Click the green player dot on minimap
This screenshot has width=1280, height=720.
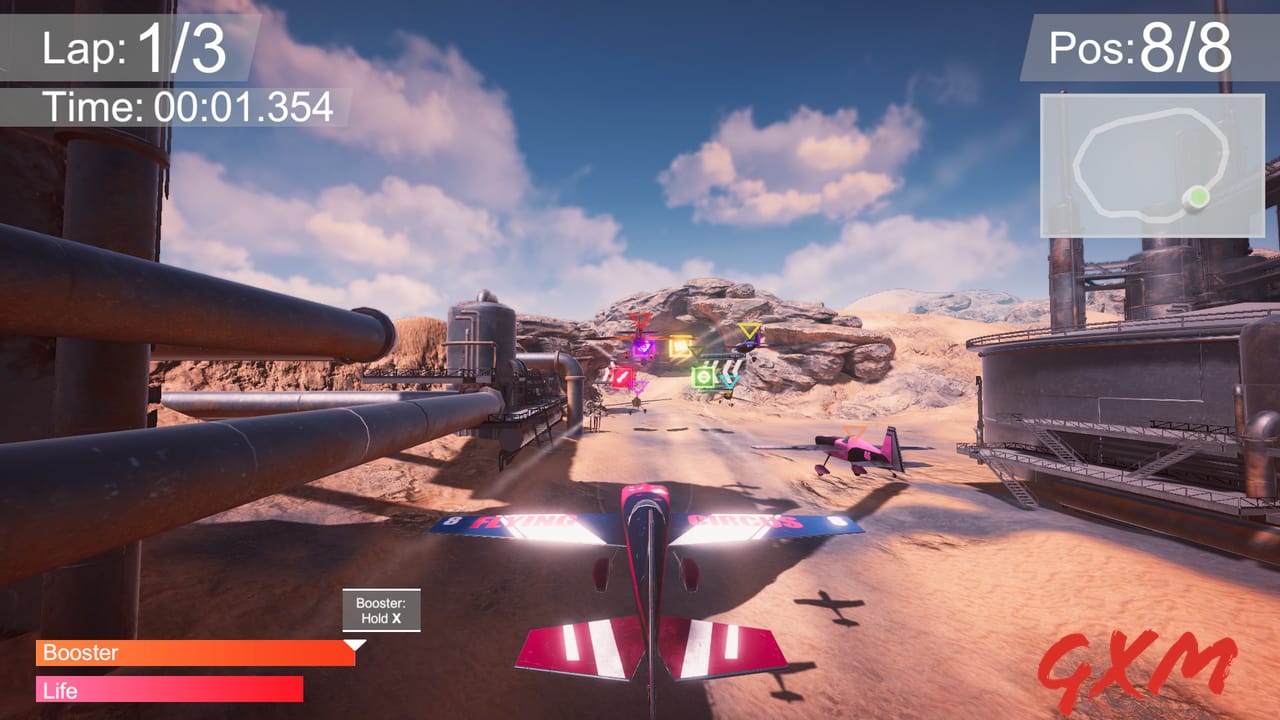[x=1197, y=196]
